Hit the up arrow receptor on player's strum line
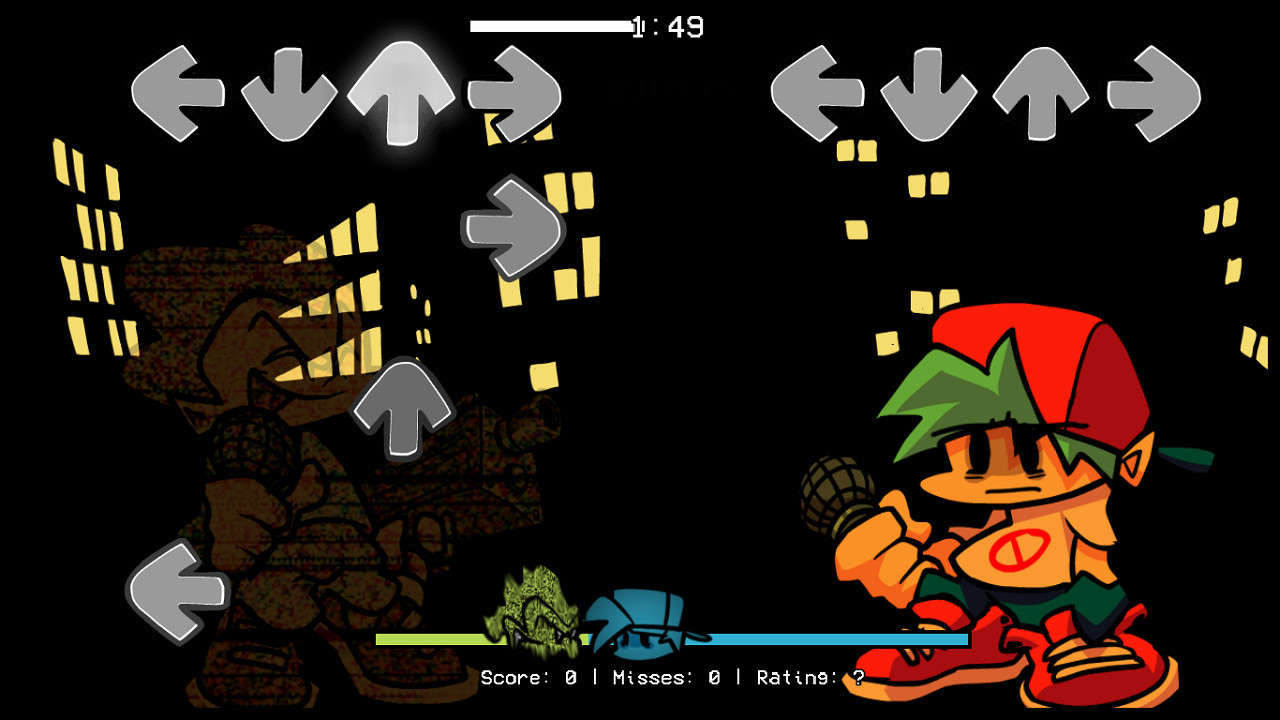Image resolution: width=1280 pixels, height=720 pixels. coord(1040,88)
